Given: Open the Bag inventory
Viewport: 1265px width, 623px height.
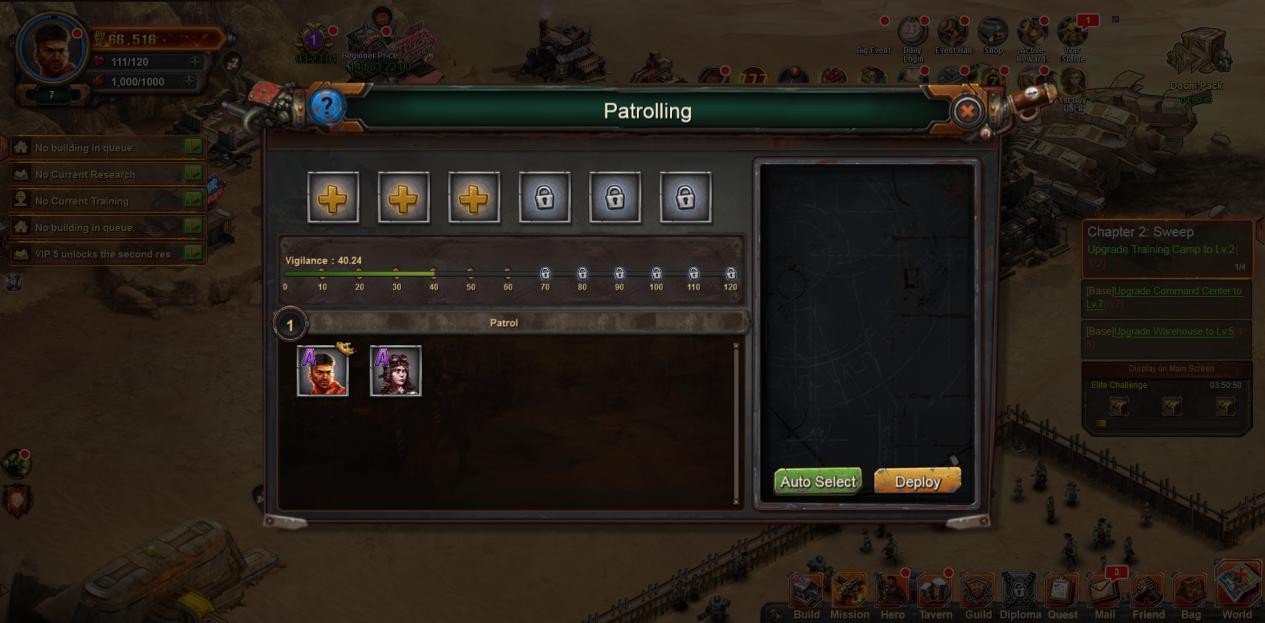Looking at the screenshot, I should (1190, 593).
